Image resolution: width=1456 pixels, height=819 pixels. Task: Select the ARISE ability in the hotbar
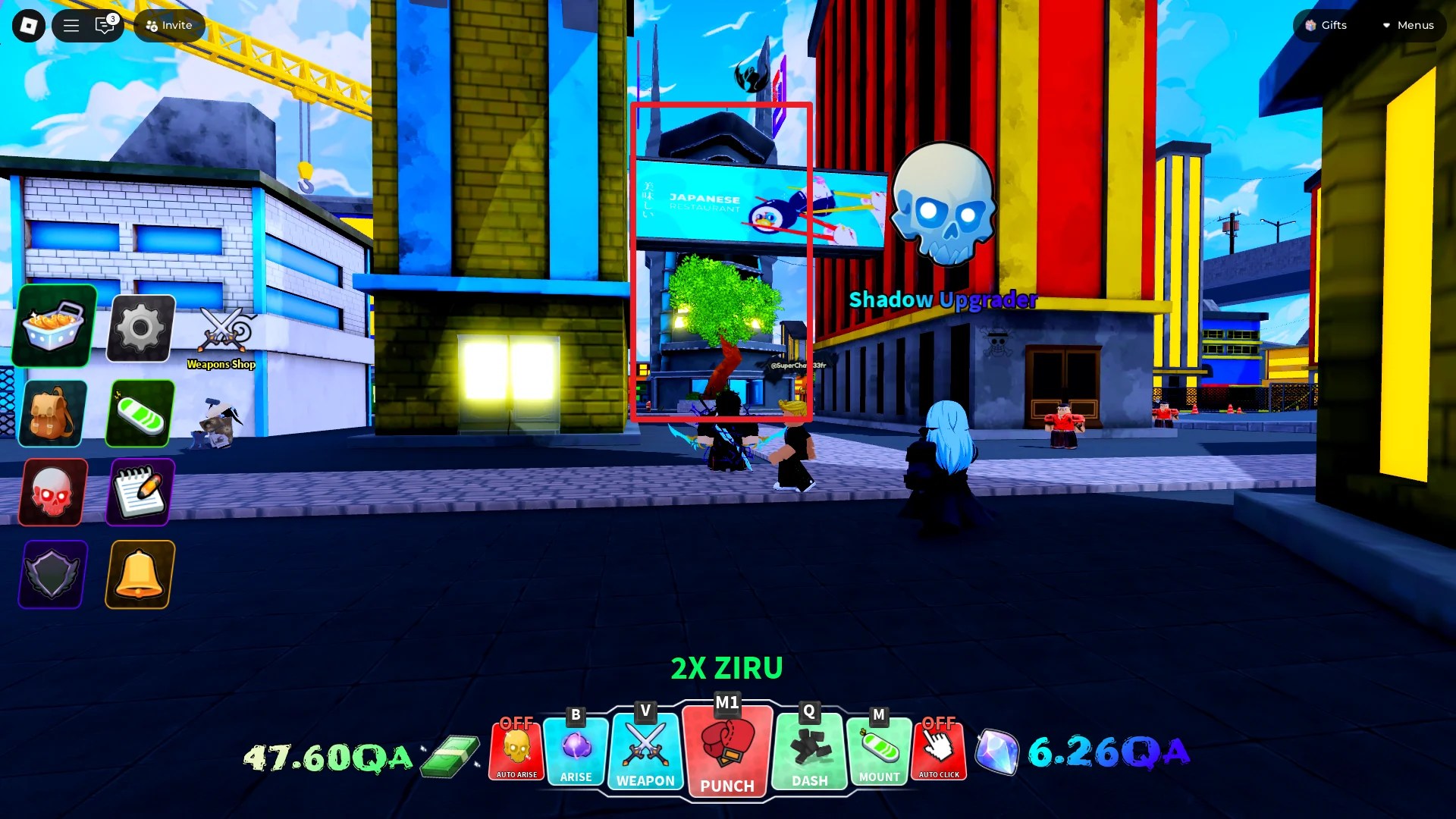point(575,751)
